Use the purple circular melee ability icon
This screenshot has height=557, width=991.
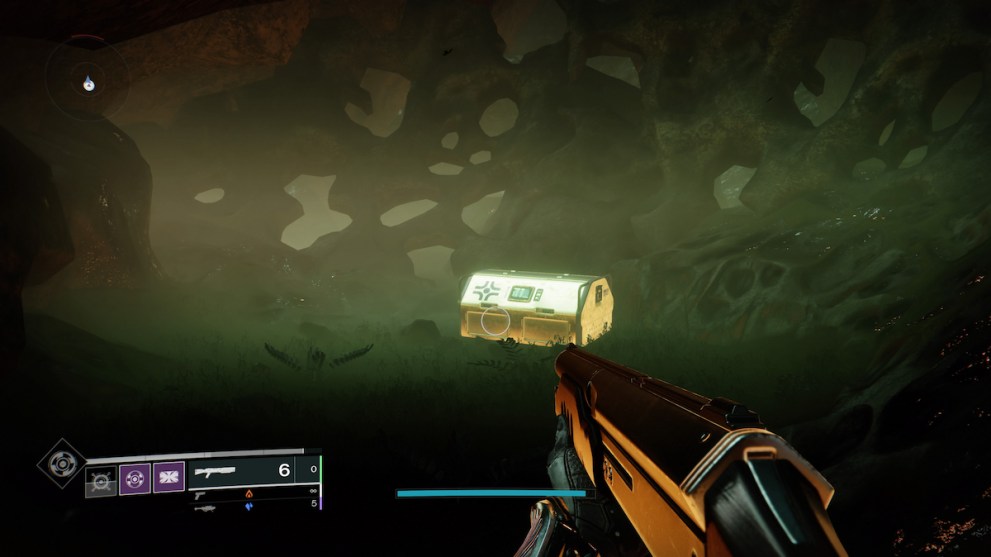click(x=134, y=479)
